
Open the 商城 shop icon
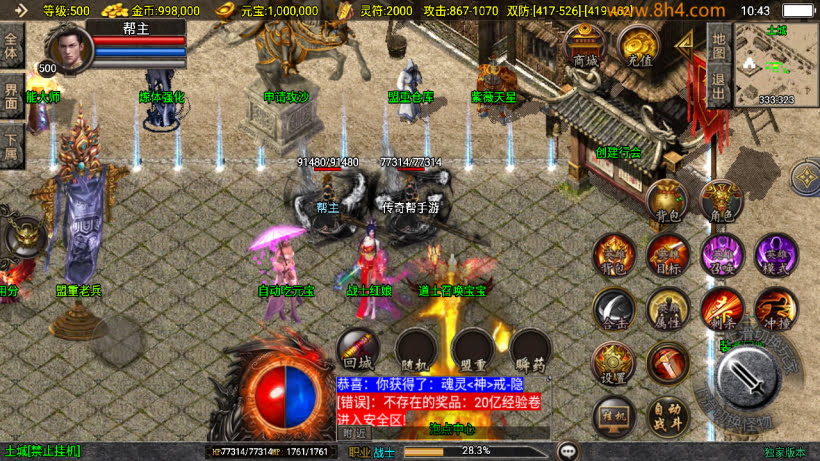pyautogui.click(x=584, y=45)
